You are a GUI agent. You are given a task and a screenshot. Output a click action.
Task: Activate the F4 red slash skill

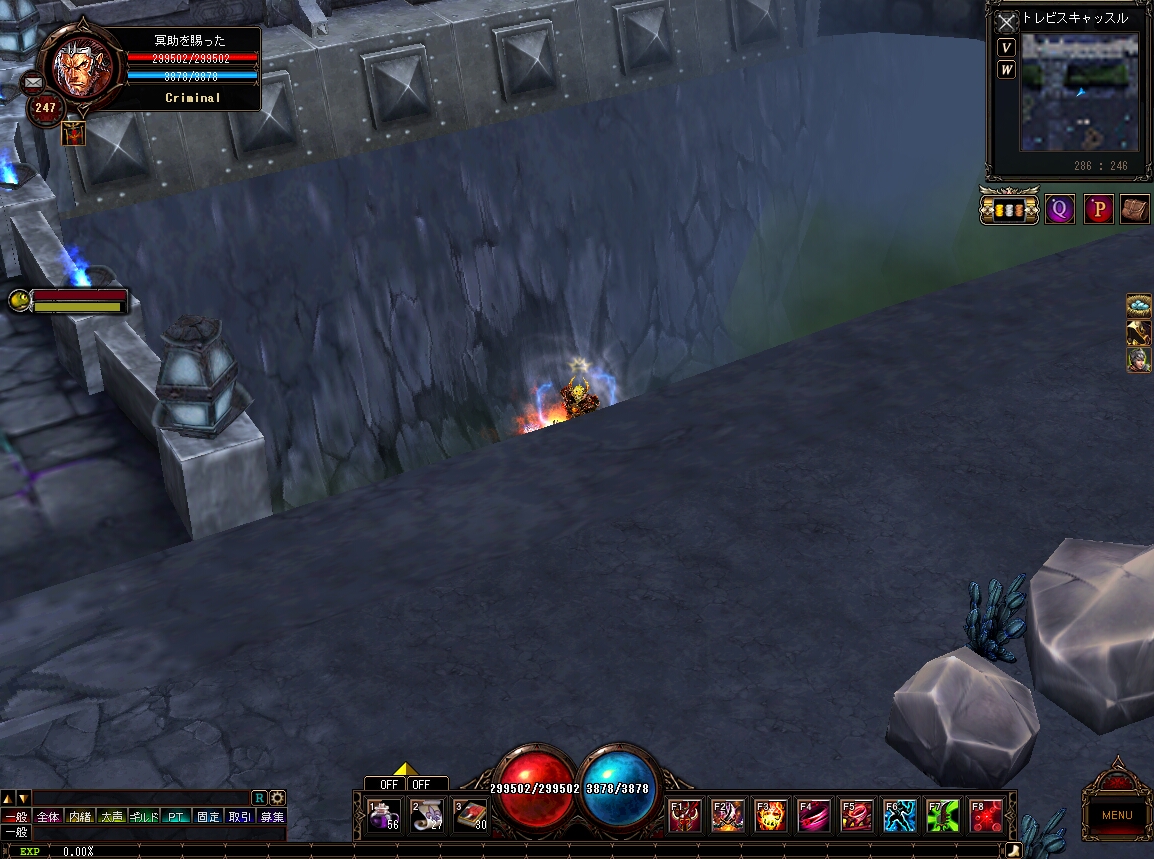tap(814, 816)
